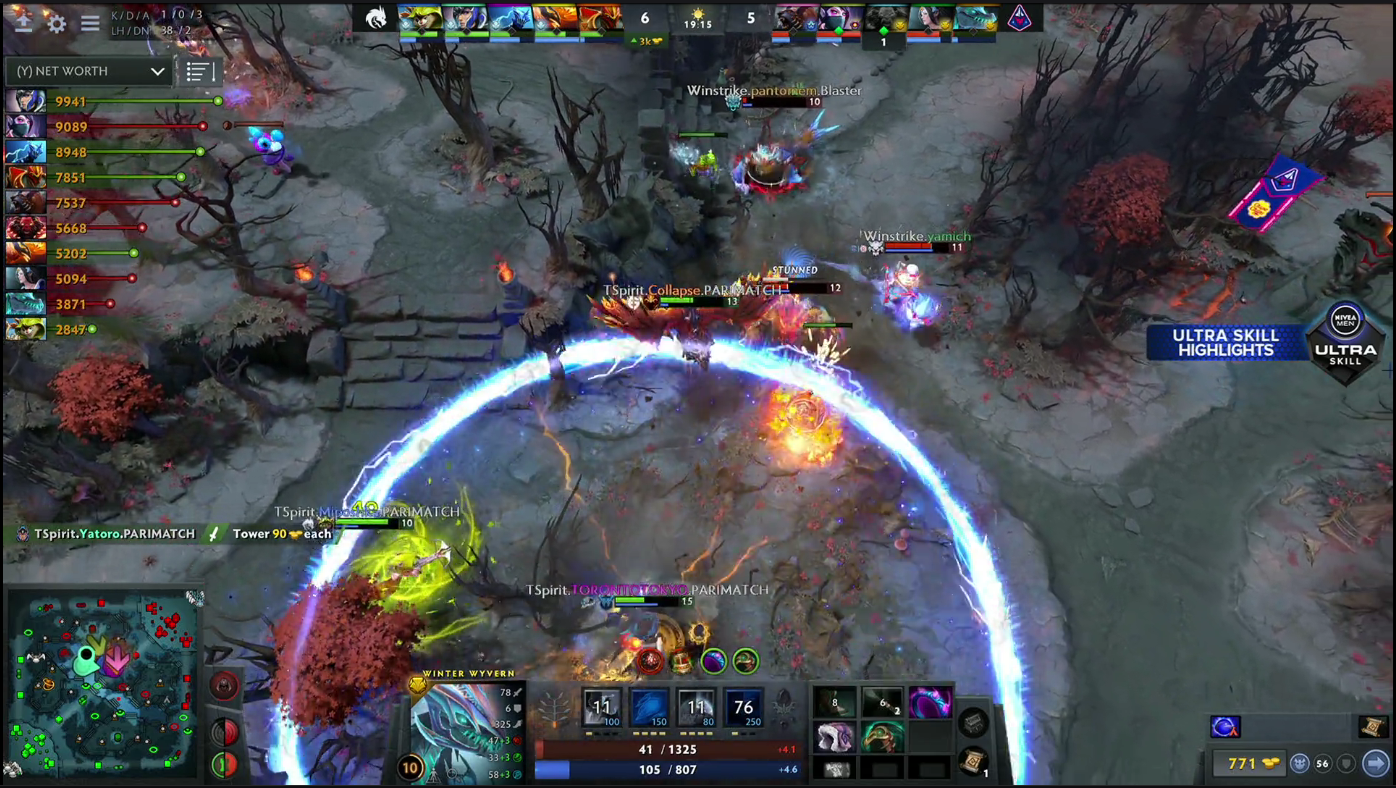Open the talent tree icon

554,709
